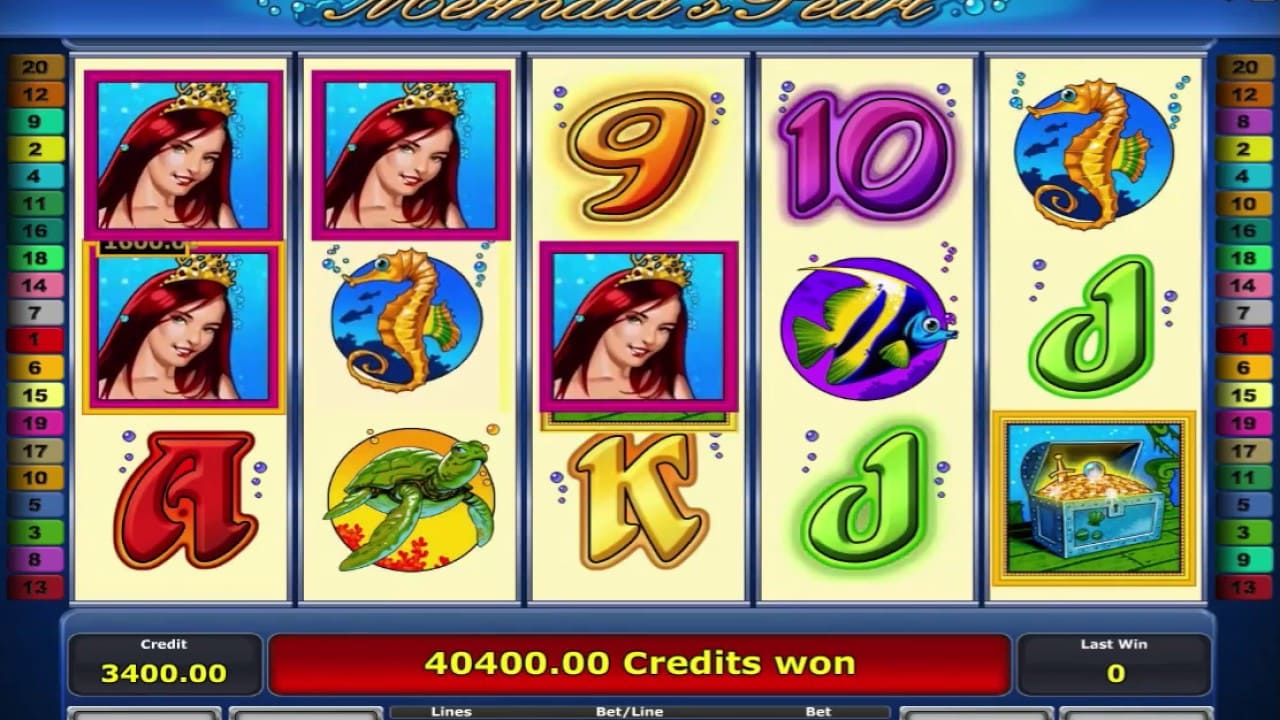Select the yellow payline 2 marker on the left rail
Image resolution: width=1280 pixels, height=720 pixels.
coord(37,150)
